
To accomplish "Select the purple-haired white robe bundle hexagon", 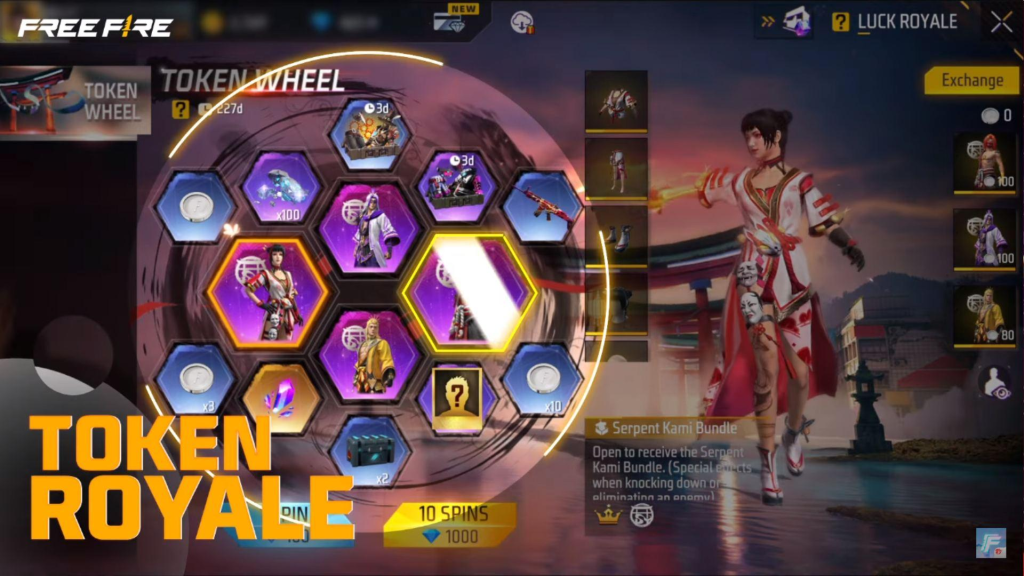I will click(368, 227).
